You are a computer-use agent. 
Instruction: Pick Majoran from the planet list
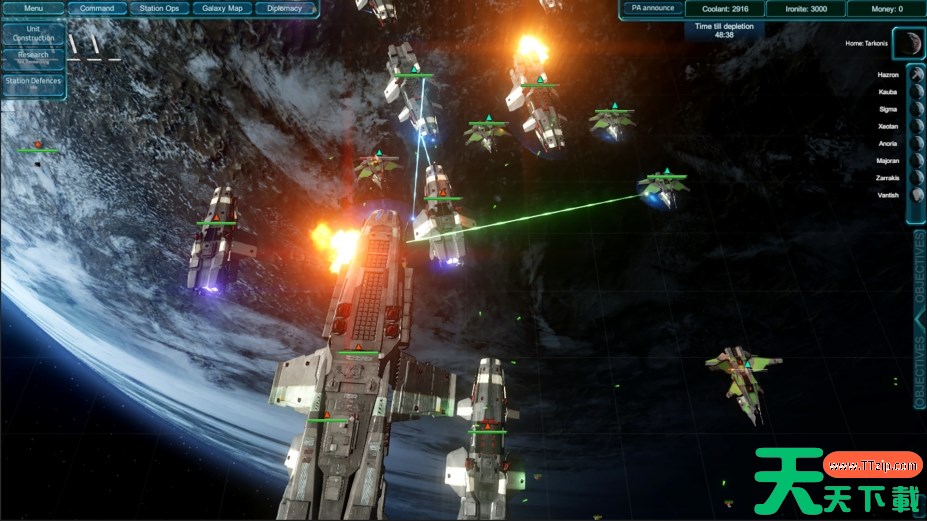(916, 160)
